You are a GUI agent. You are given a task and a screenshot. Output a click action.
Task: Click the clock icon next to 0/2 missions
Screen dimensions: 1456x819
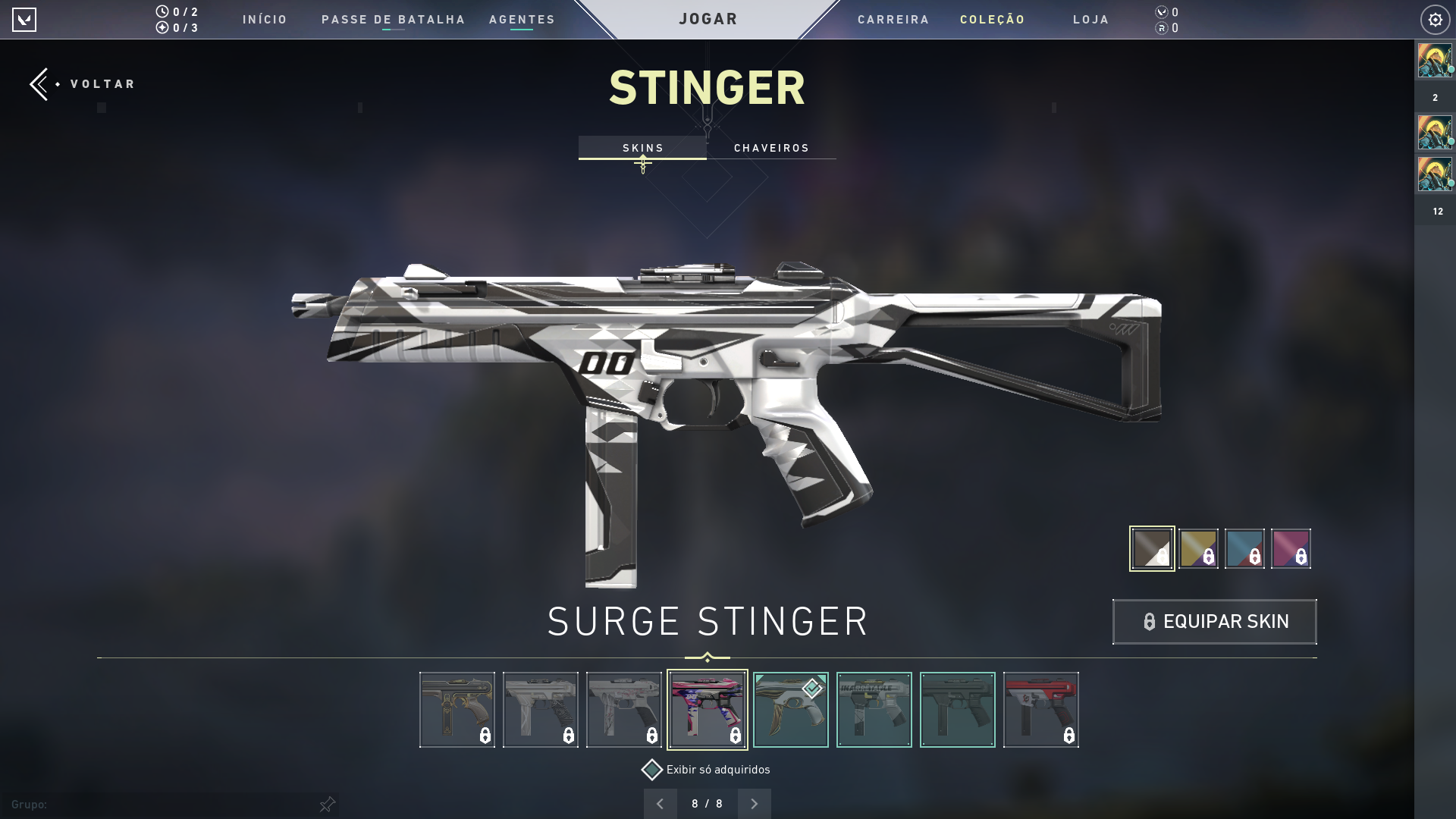[x=162, y=12]
